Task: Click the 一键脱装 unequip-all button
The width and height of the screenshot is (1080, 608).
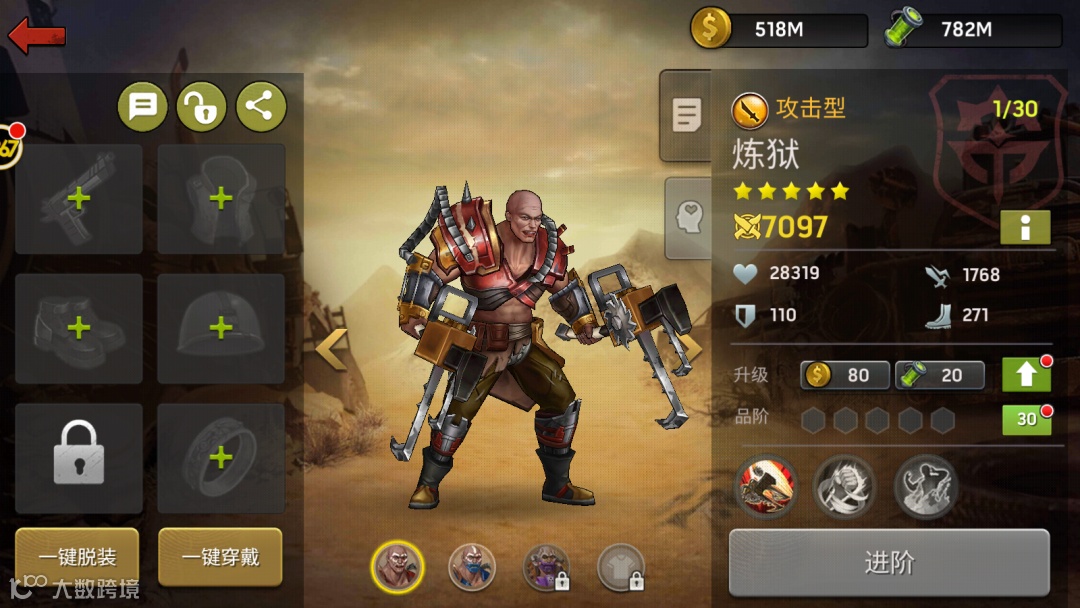Action: click(78, 557)
